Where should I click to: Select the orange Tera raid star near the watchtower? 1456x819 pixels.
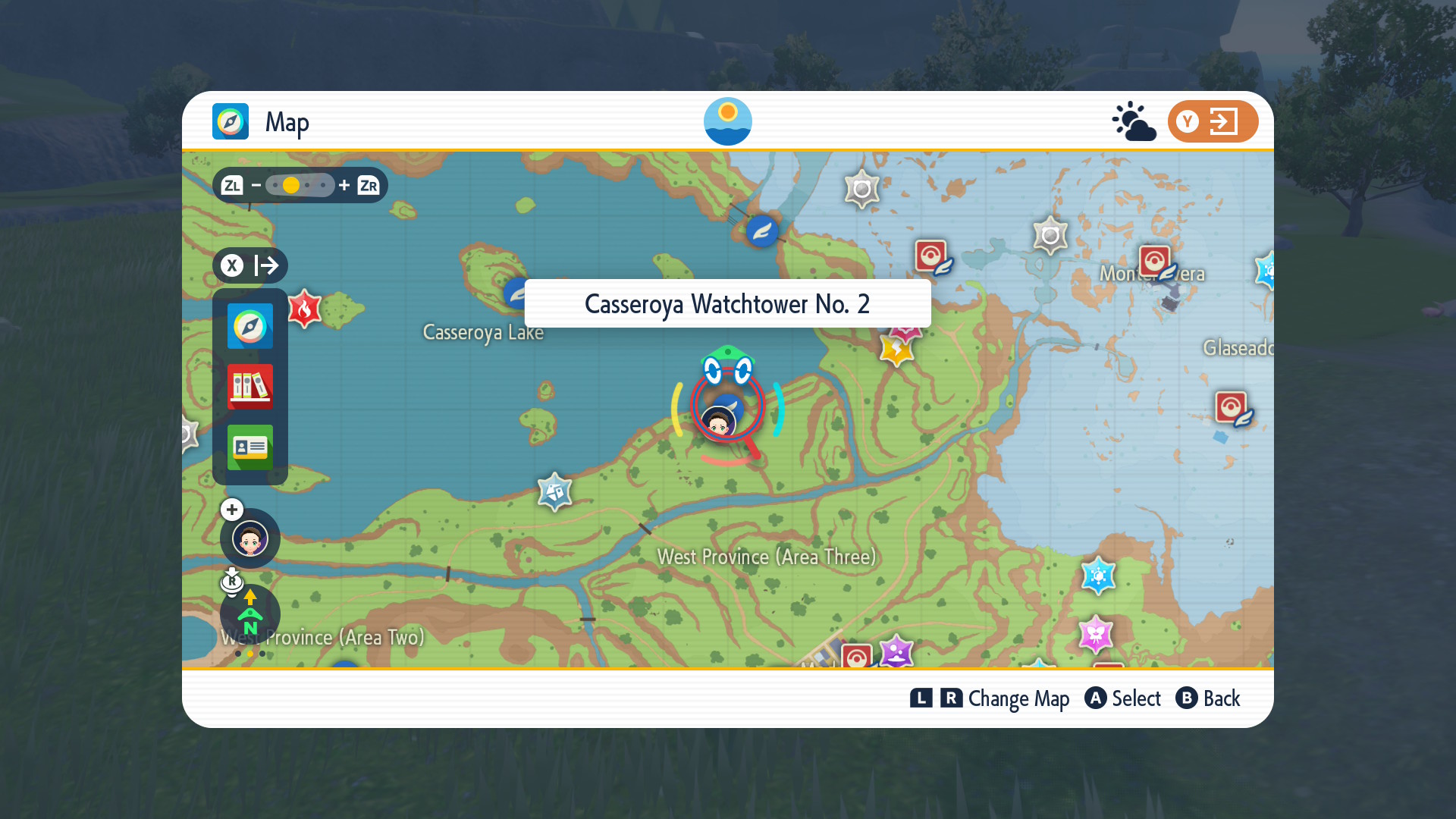coord(896,348)
